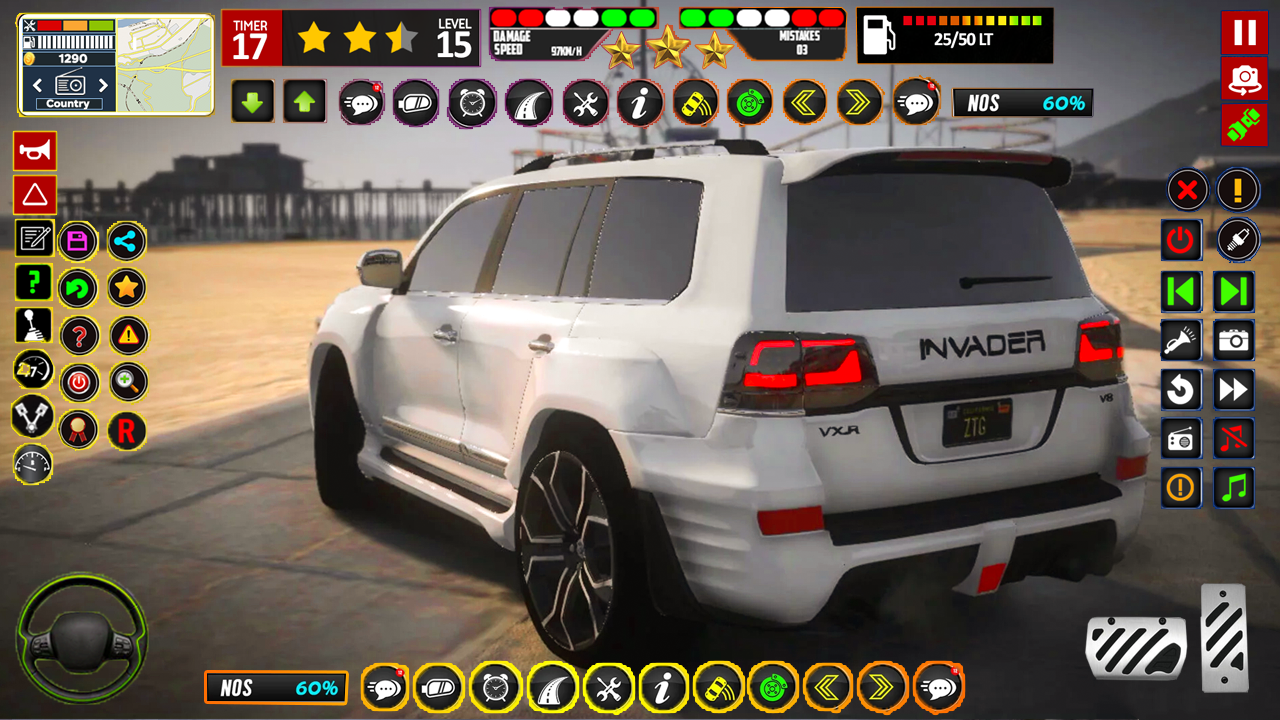The width and height of the screenshot is (1280, 720).
Task: Save progress with the pink floppy disk icon
Action: pos(78,240)
